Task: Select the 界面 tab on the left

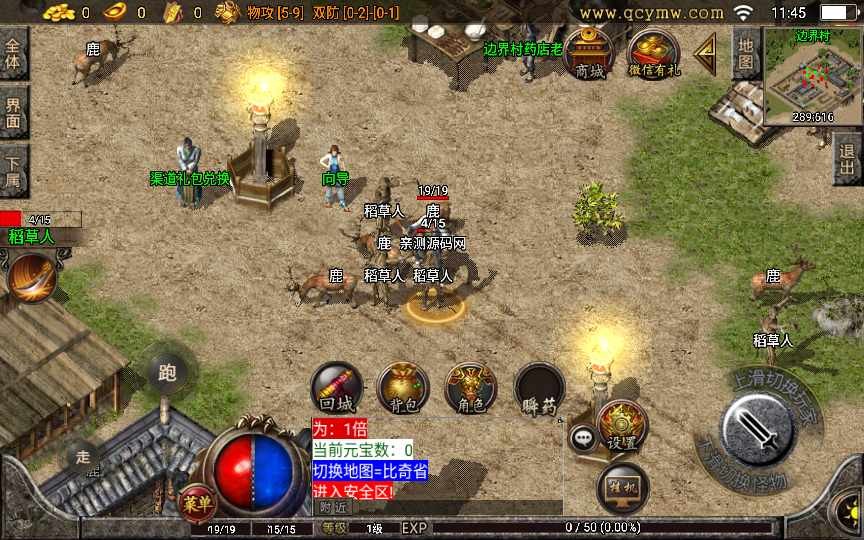Action: [14, 110]
